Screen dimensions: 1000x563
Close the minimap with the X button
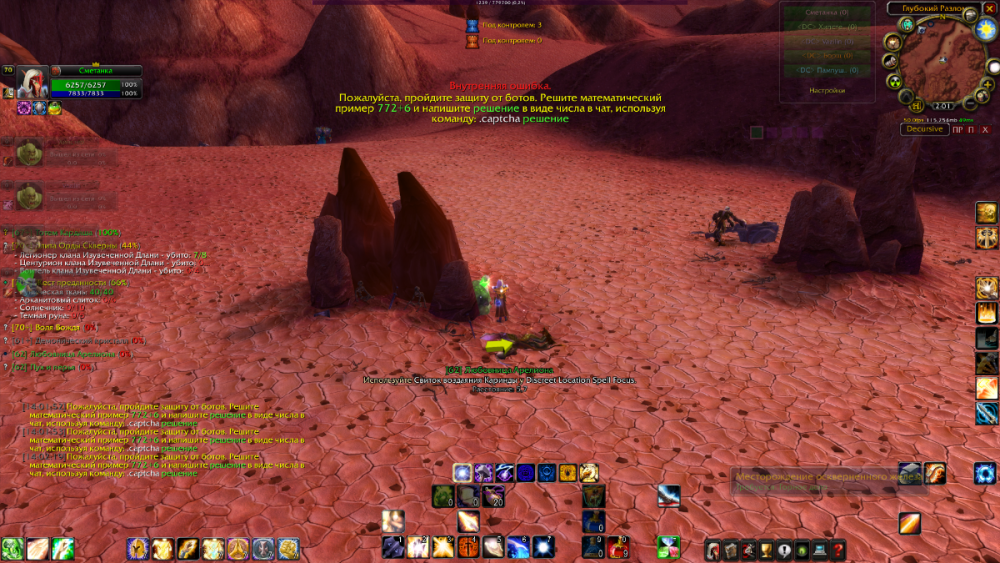(990, 8)
